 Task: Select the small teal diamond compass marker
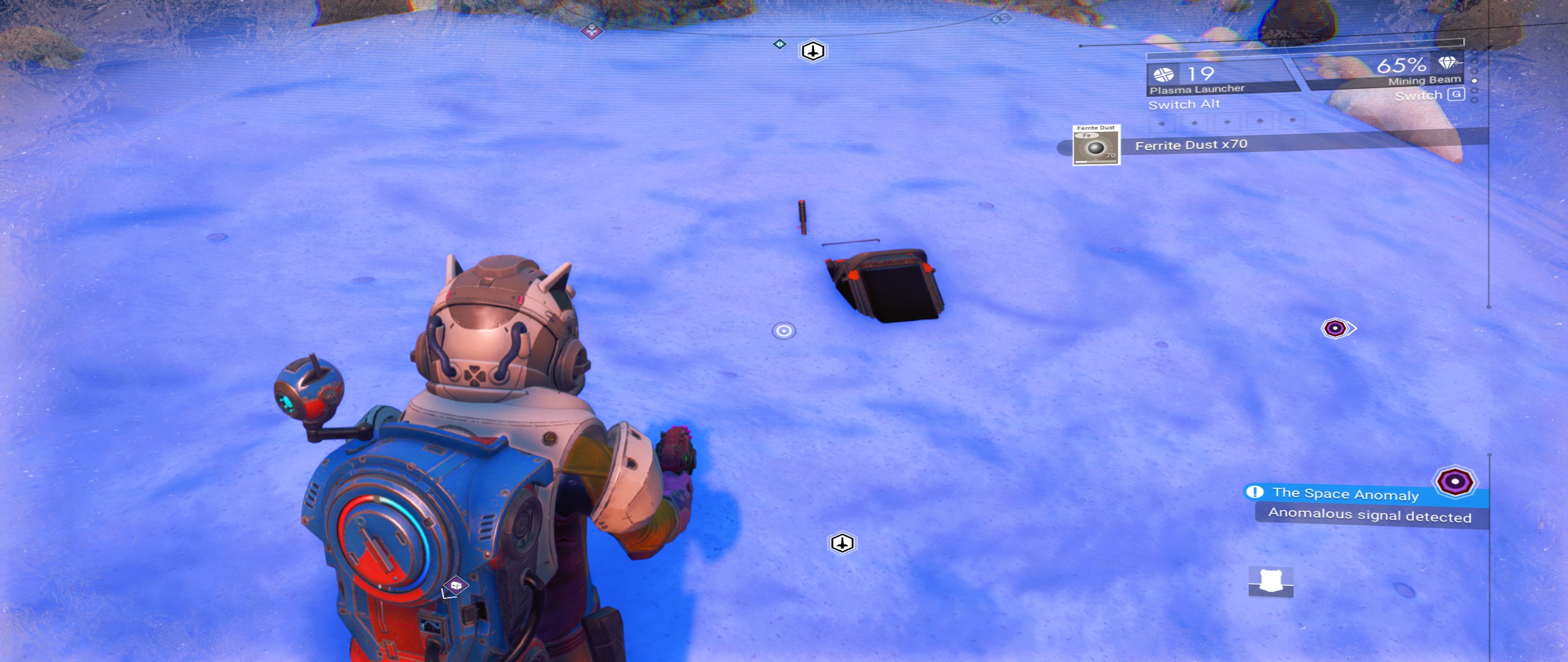[779, 44]
